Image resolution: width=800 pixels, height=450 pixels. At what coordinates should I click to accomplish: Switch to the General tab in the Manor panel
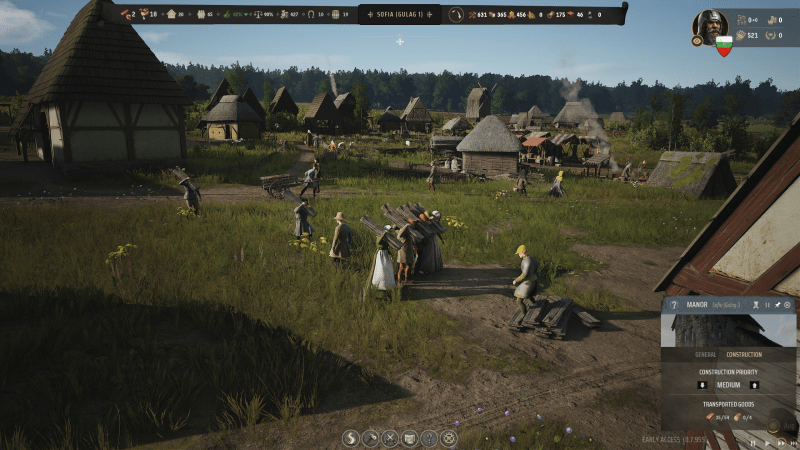[705, 354]
